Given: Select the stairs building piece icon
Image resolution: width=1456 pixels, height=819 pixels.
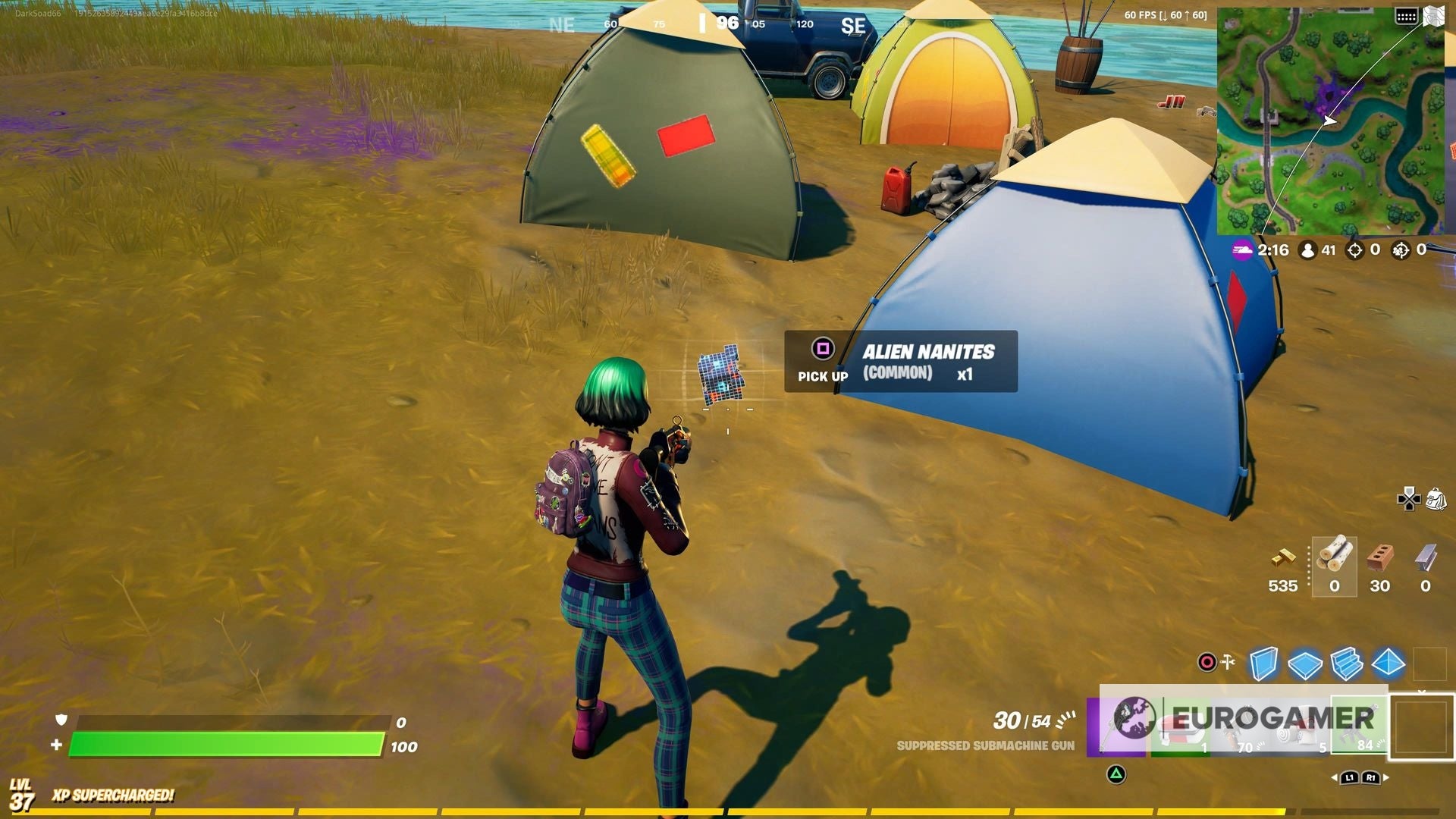Looking at the screenshot, I should coord(1346,663).
